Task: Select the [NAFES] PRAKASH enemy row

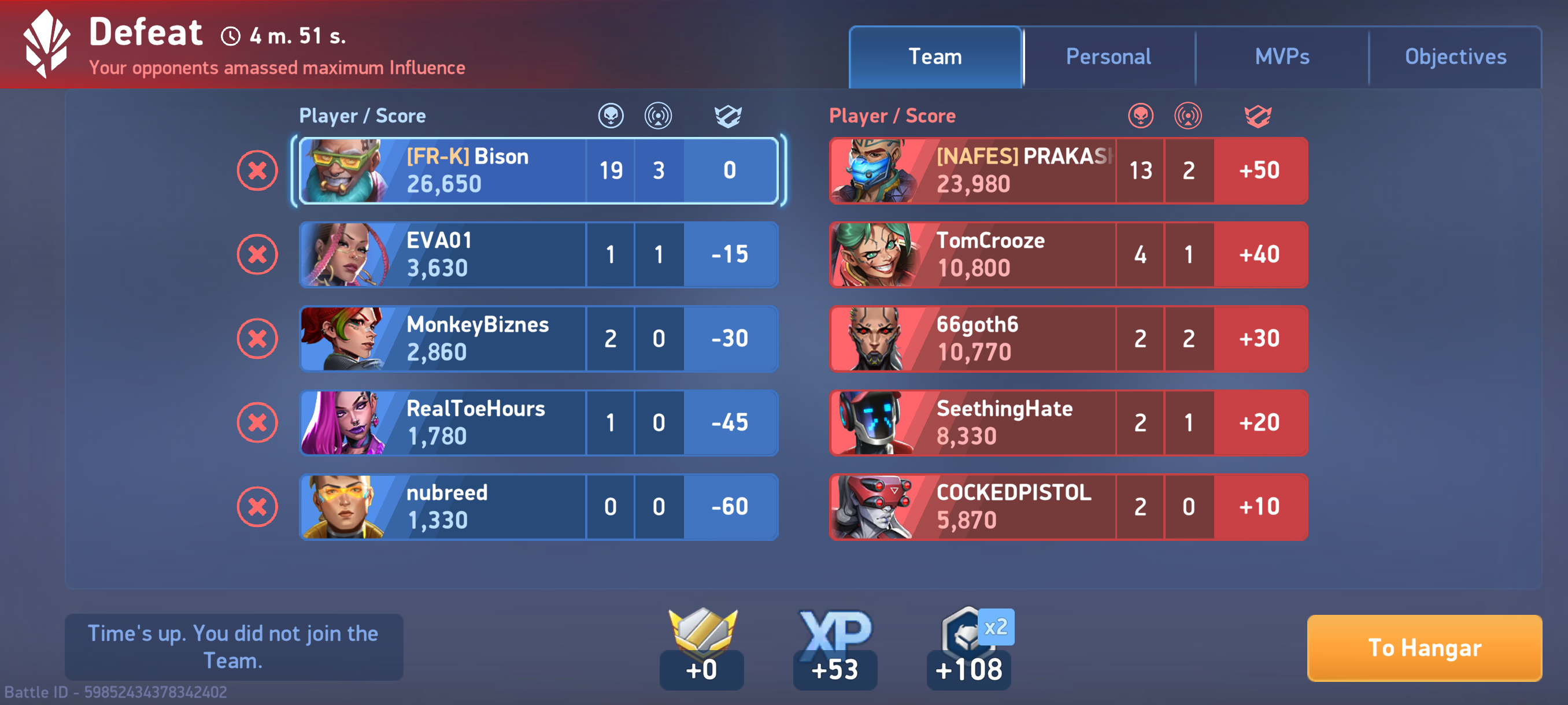Action: coord(1068,170)
